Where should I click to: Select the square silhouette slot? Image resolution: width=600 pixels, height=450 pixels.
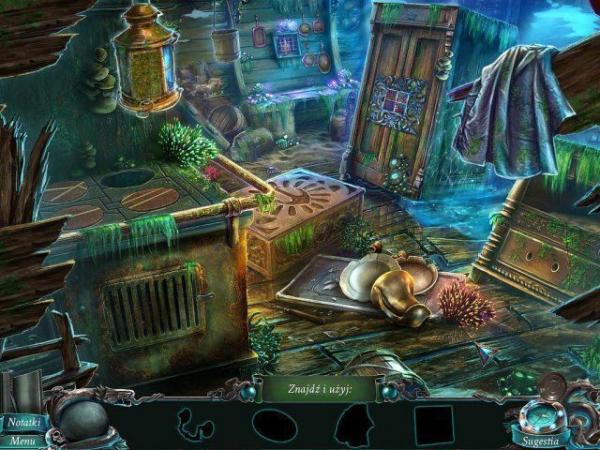433,425
